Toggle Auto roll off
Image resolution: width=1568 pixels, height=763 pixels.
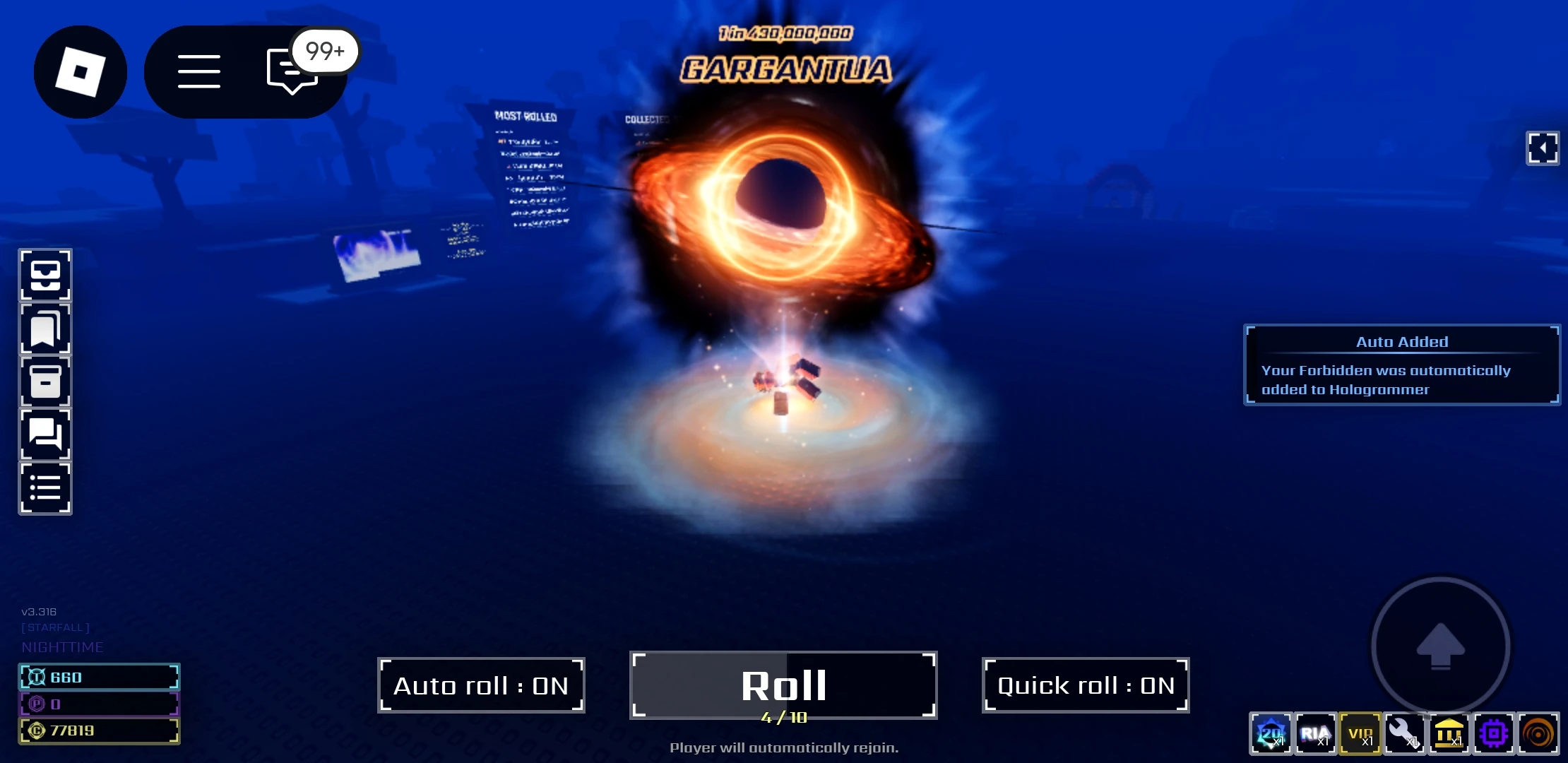(x=481, y=685)
